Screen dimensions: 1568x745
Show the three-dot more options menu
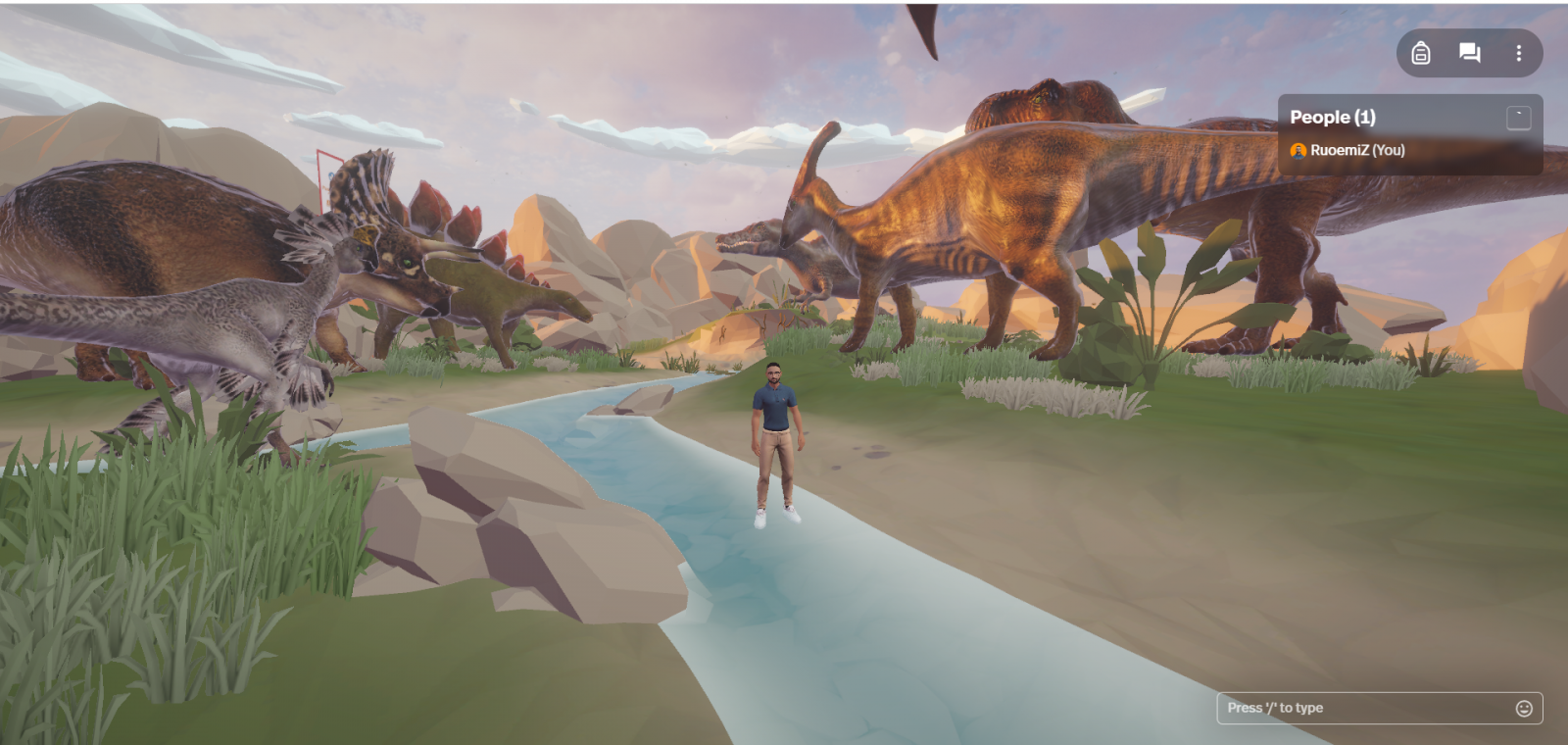point(1518,53)
